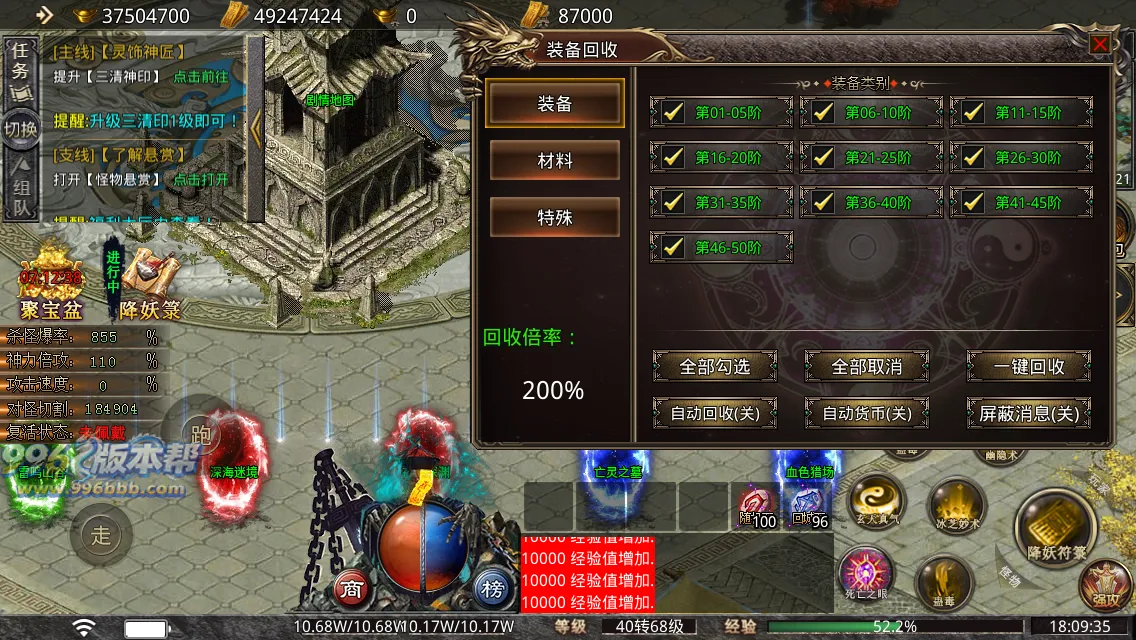Close the 装备回收 window
The height and width of the screenshot is (640, 1136).
coord(1100,44)
